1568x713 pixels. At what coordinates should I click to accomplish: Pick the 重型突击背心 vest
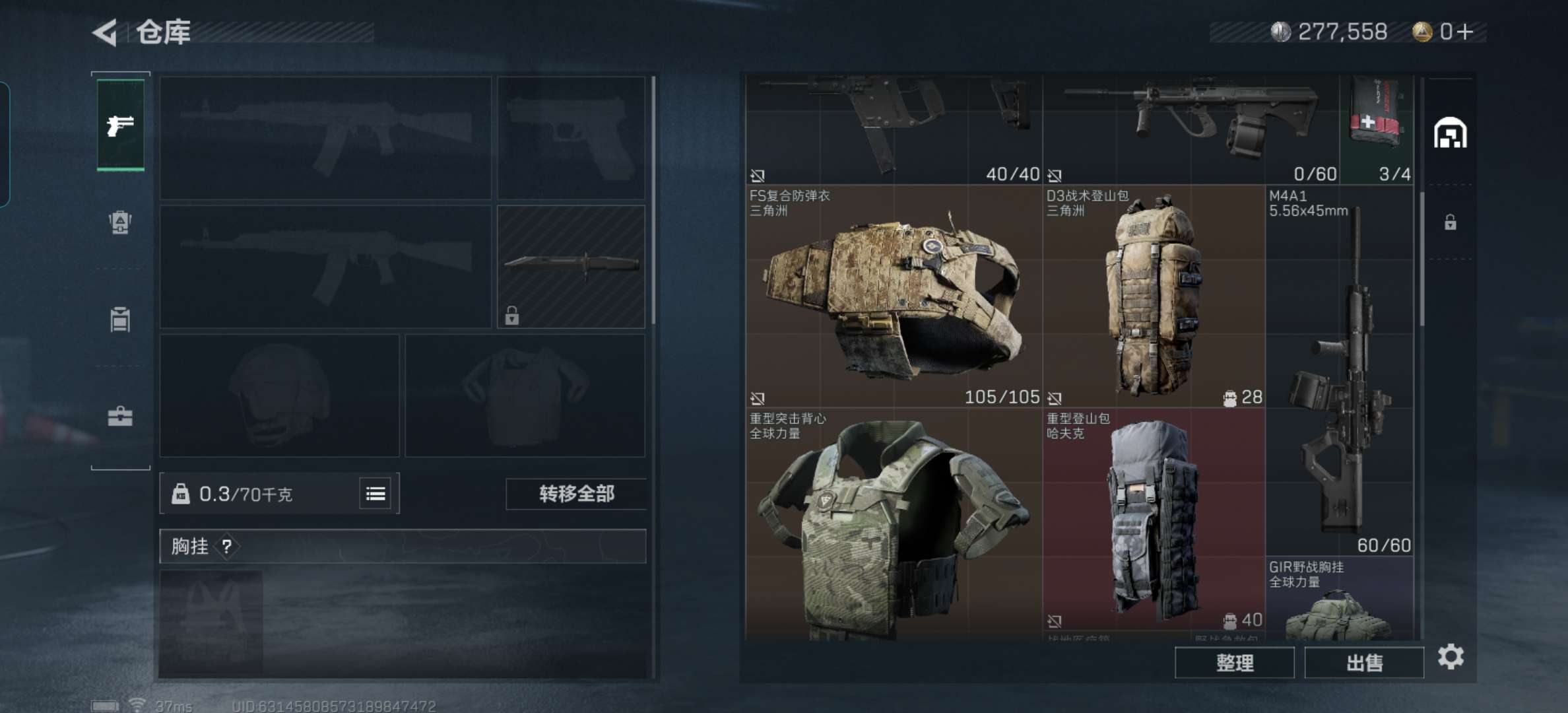tap(894, 524)
